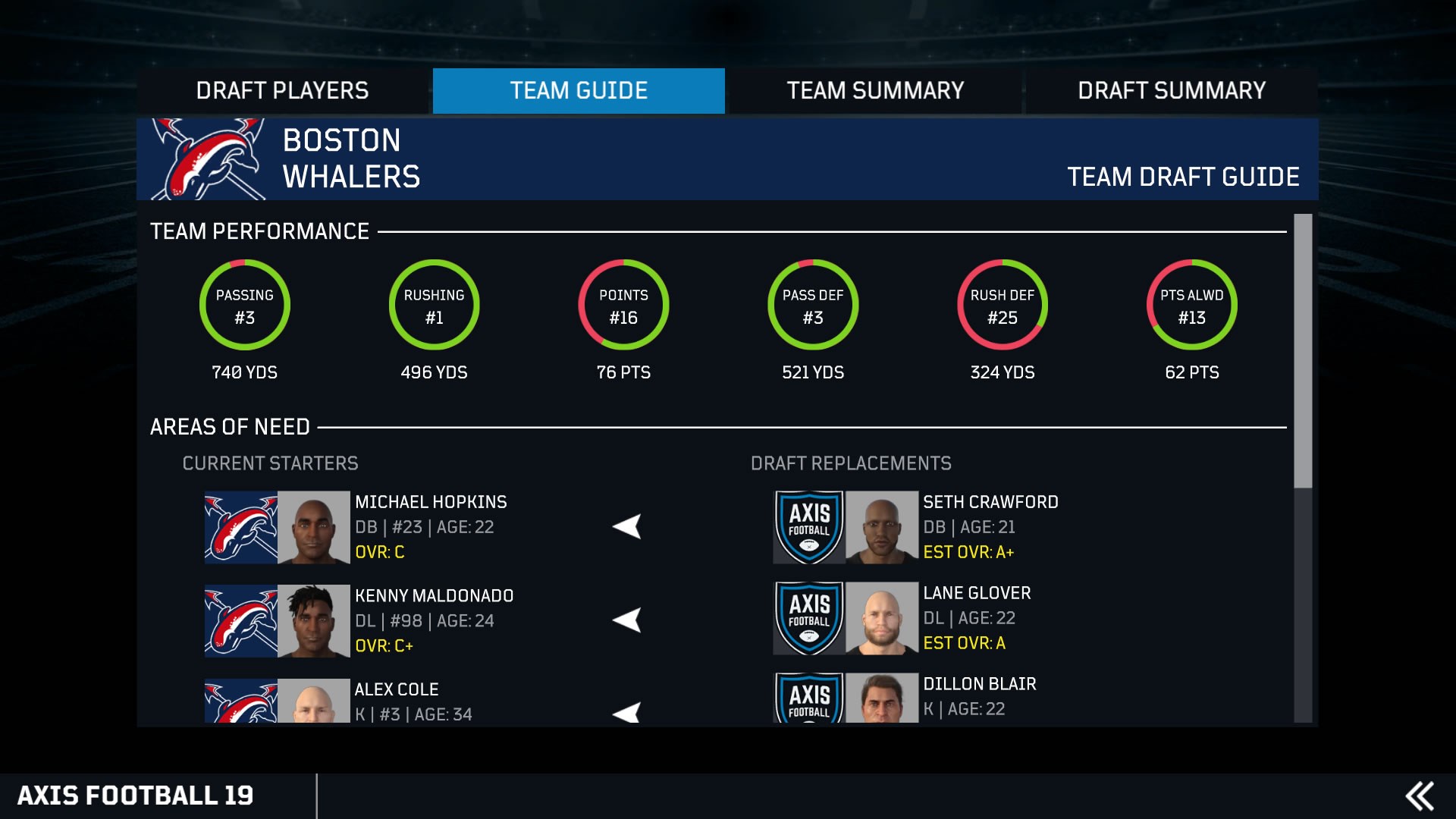
Task: Select the Rushing #1 performance ring
Action: (434, 304)
